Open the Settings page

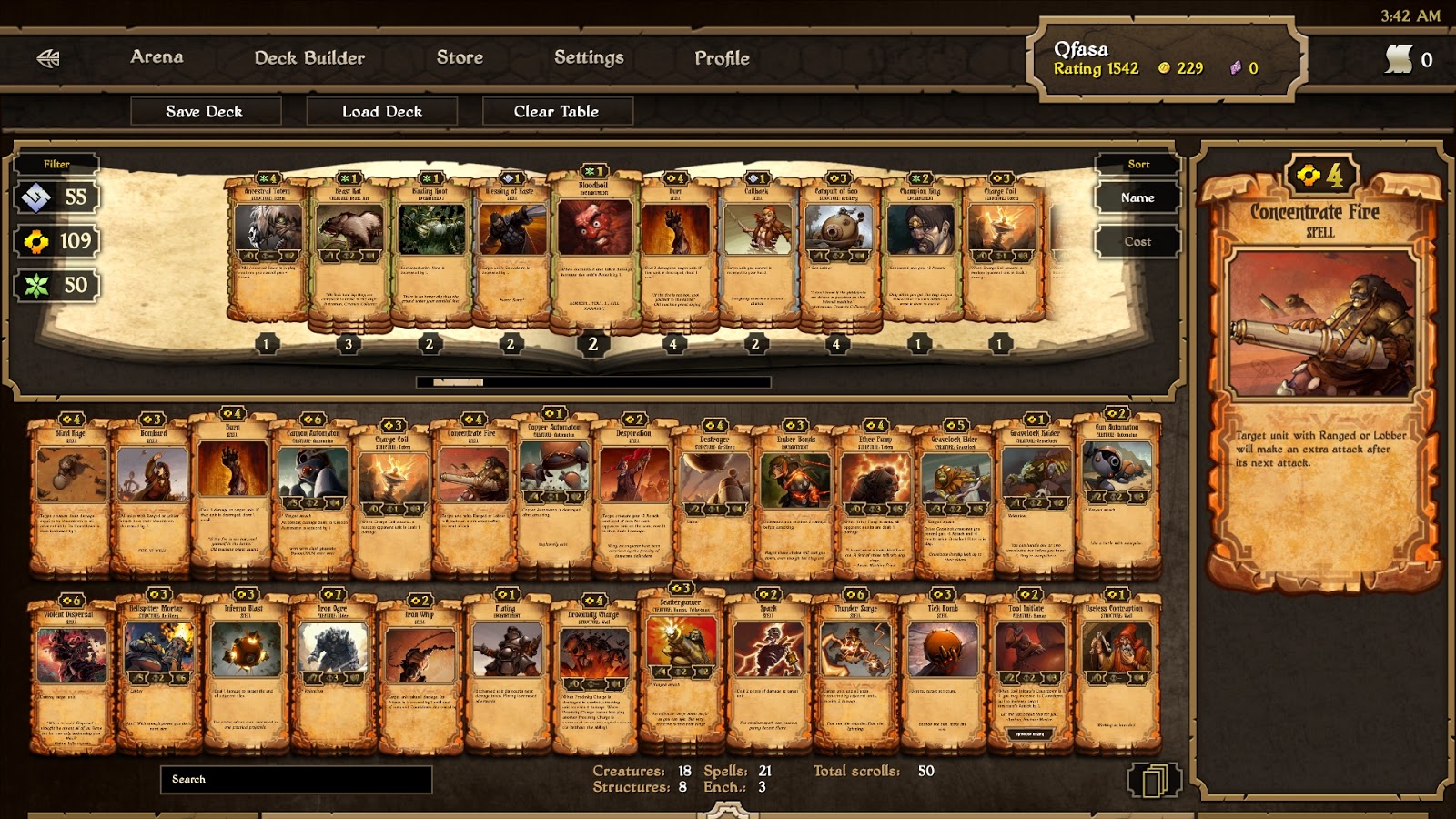(x=589, y=57)
